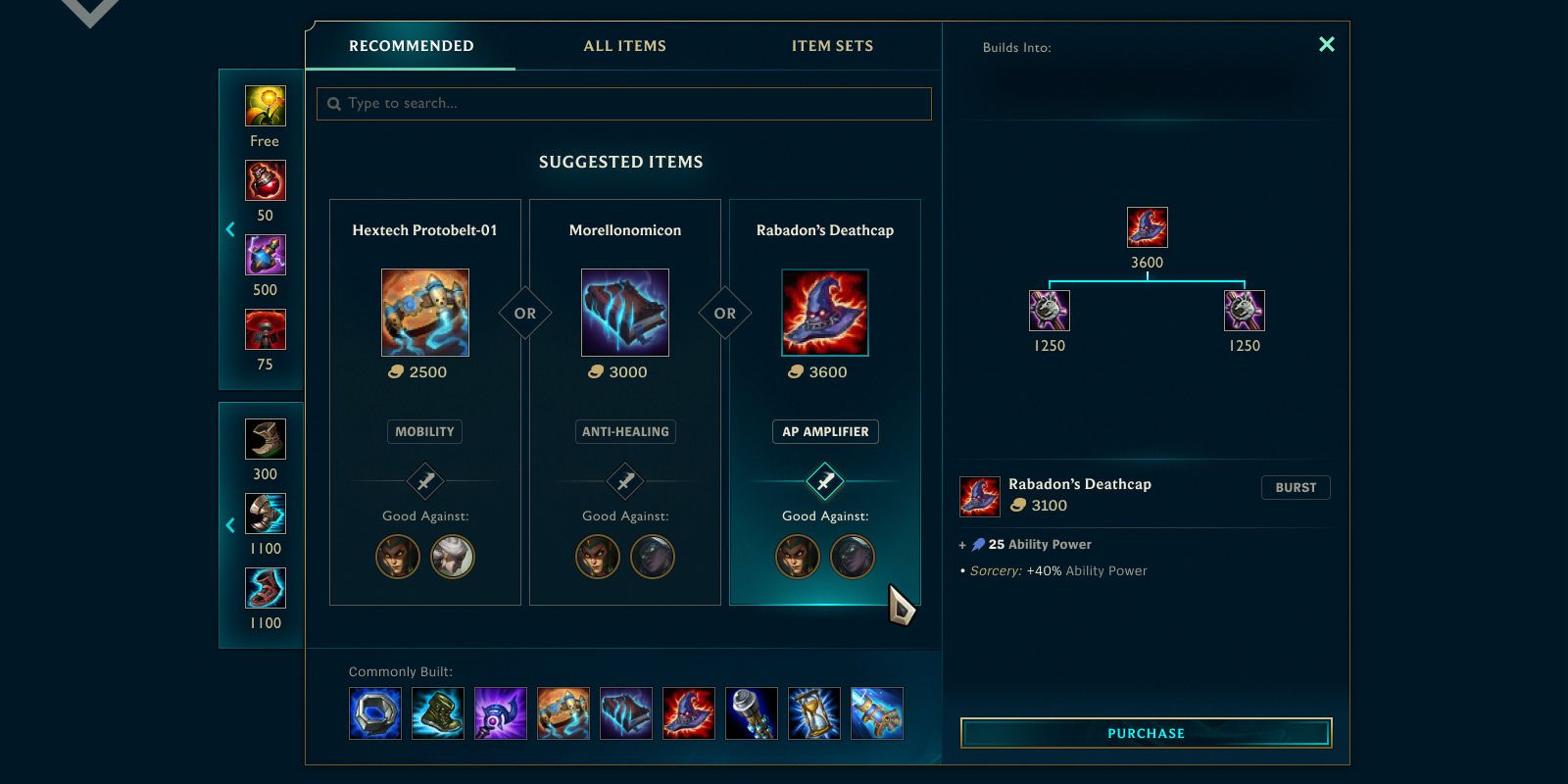Click inside the item search field
1568x784 pixels.
click(x=623, y=103)
